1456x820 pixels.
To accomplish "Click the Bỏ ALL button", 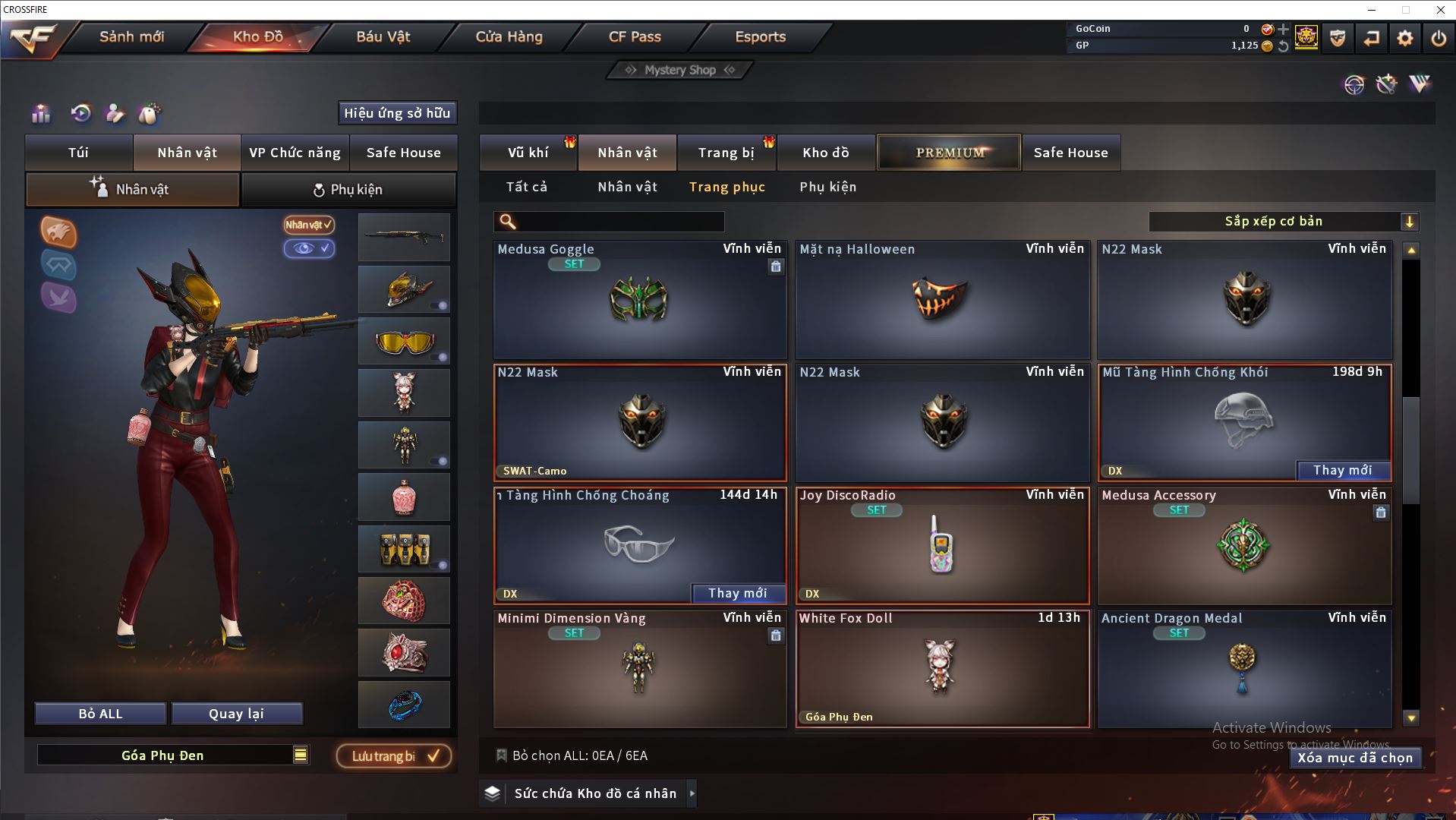I will 100,714.
